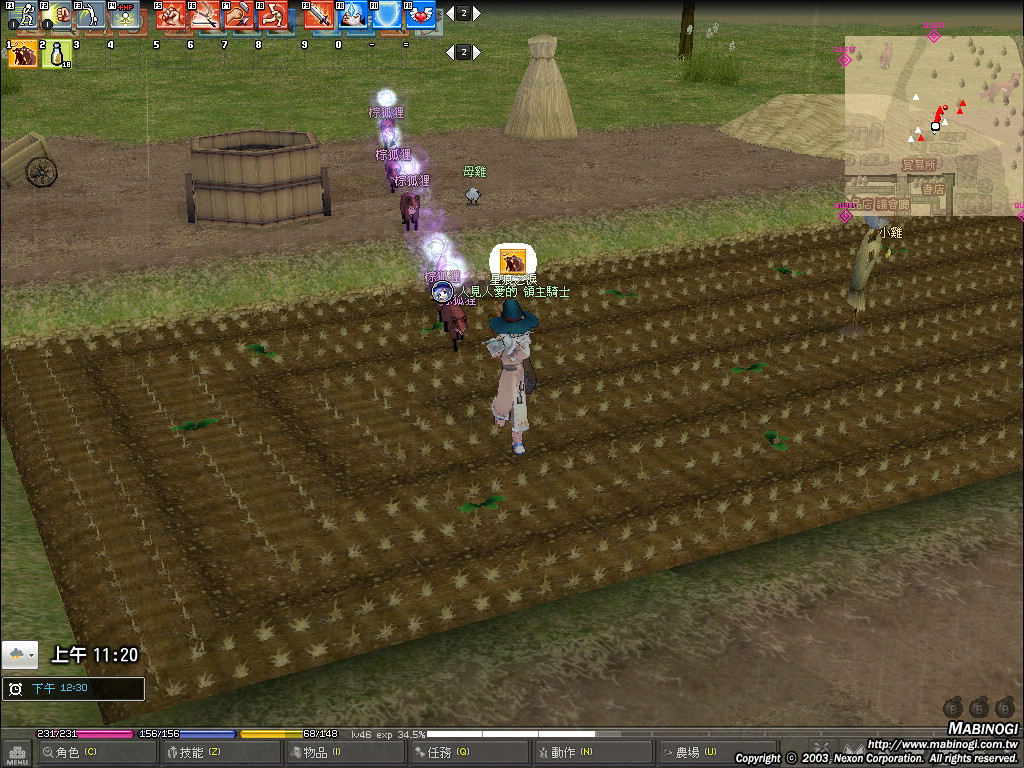Select the top-left QUEST marker on minimap
This screenshot has height=768, width=1024.
pyautogui.click(x=845, y=60)
